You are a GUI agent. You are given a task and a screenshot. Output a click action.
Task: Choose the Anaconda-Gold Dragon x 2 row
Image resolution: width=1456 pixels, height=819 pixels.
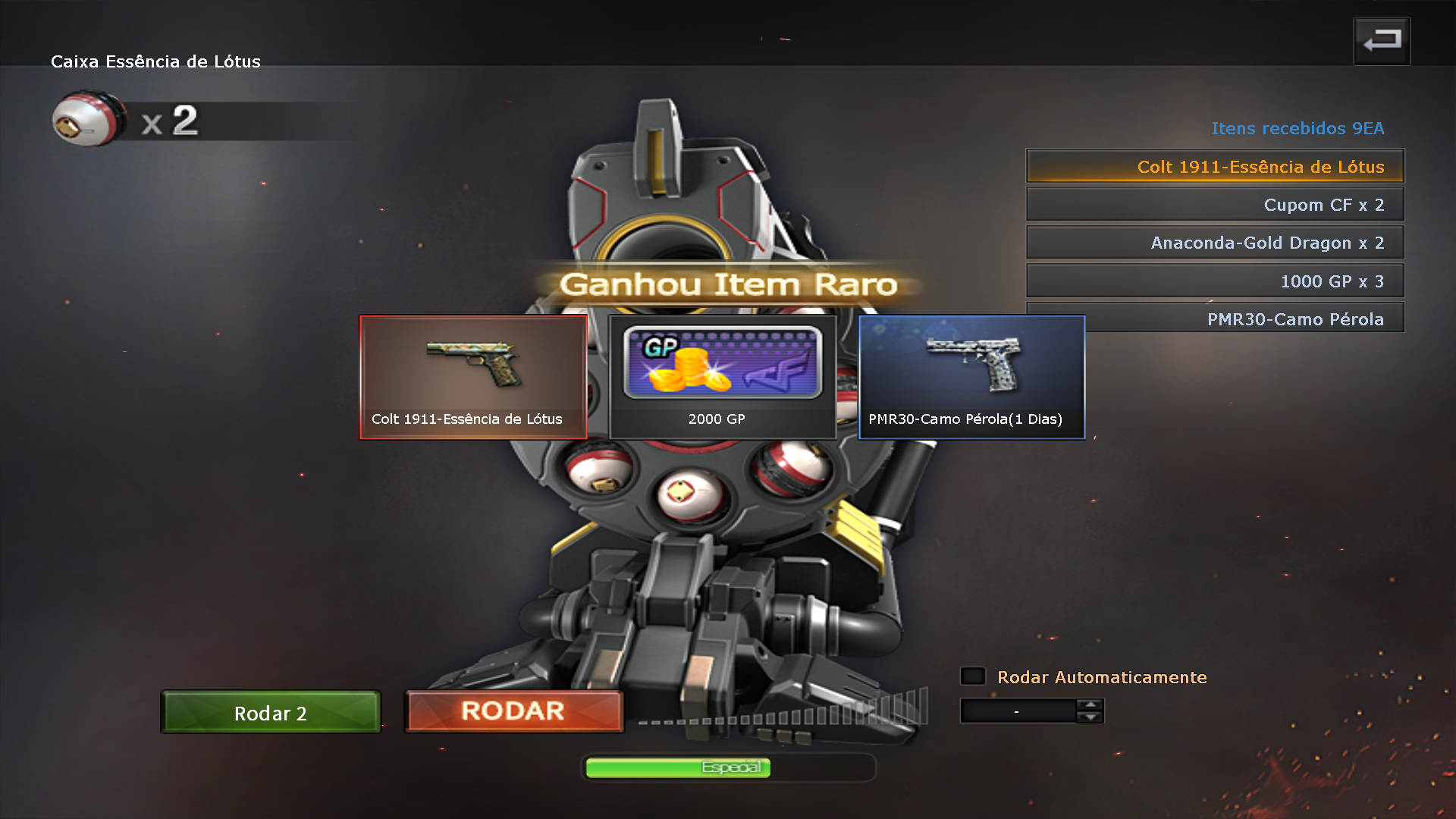click(x=1215, y=243)
